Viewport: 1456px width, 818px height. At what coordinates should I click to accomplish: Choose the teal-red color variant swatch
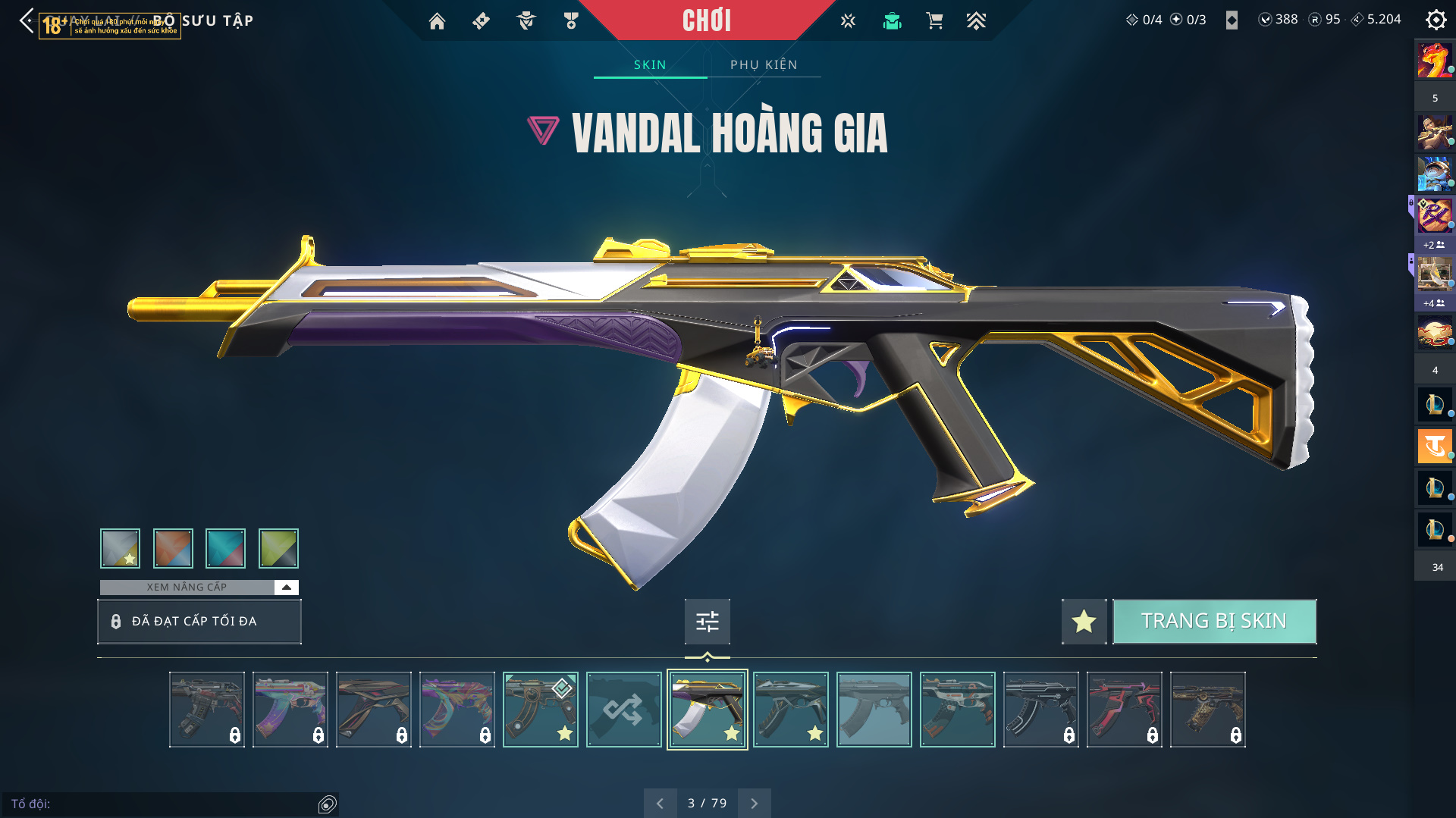pyautogui.click(x=225, y=548)
